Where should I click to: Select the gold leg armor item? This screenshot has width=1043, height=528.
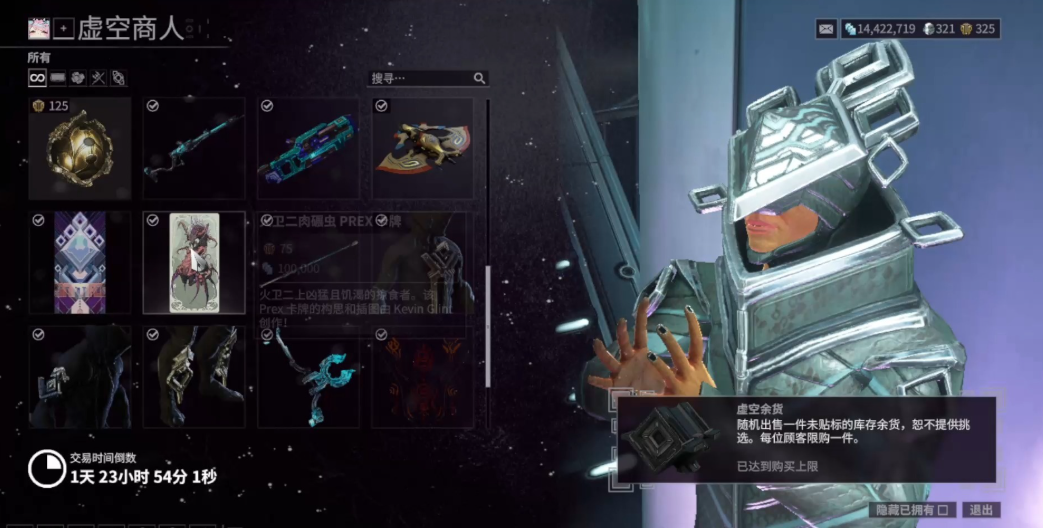pyautogui.click(x=194, y=376)
